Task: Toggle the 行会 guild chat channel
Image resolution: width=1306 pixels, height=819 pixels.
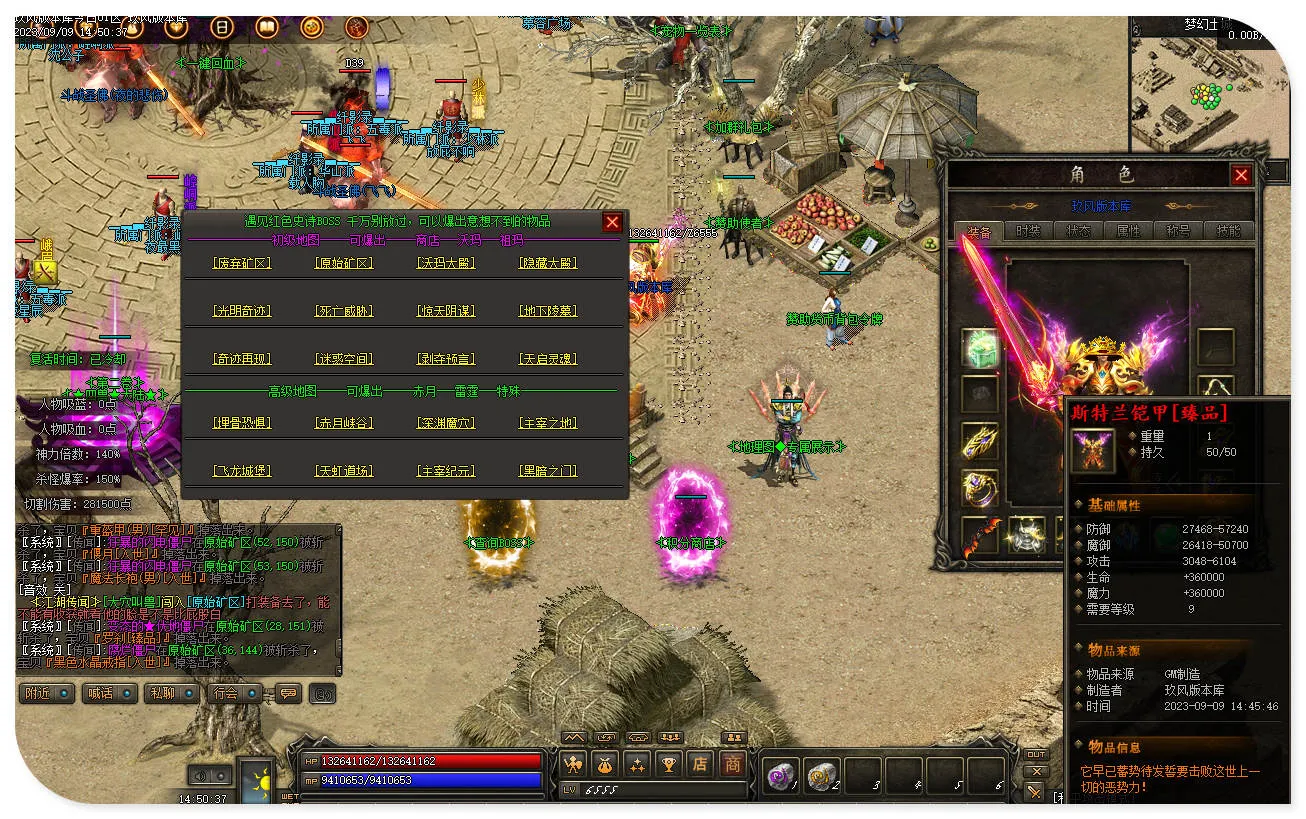Action: 235,693
